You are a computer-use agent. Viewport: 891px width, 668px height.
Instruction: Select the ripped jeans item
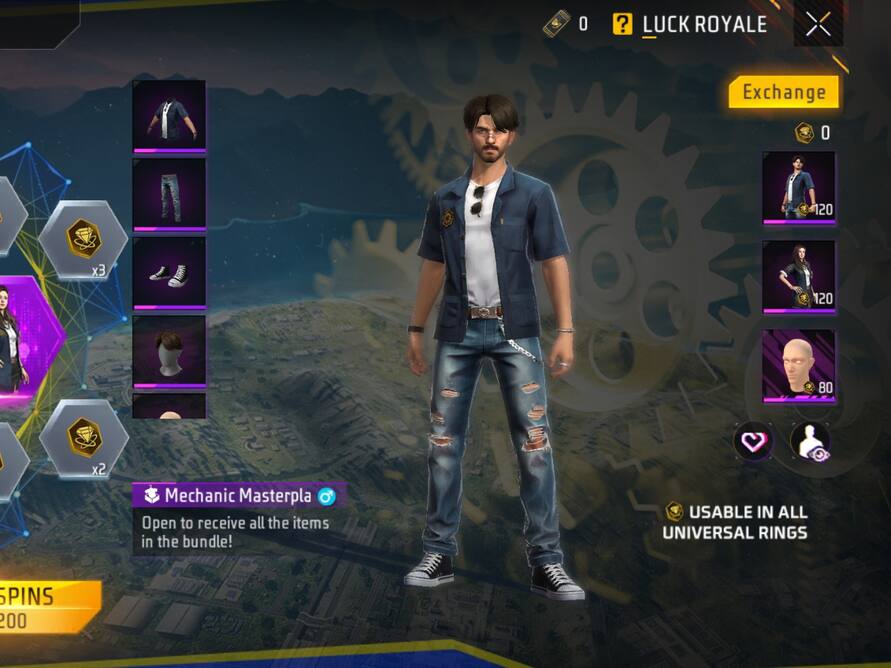pyautogui.click(x=169, y=194)
